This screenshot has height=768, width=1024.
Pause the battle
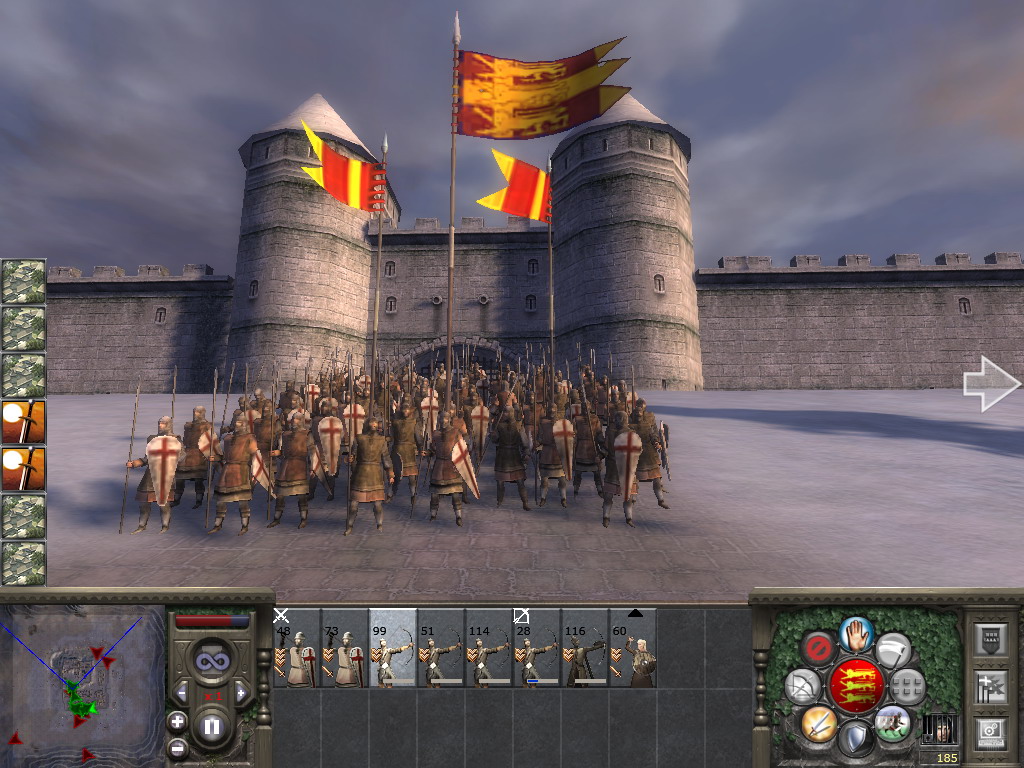[x=212, y=727]
